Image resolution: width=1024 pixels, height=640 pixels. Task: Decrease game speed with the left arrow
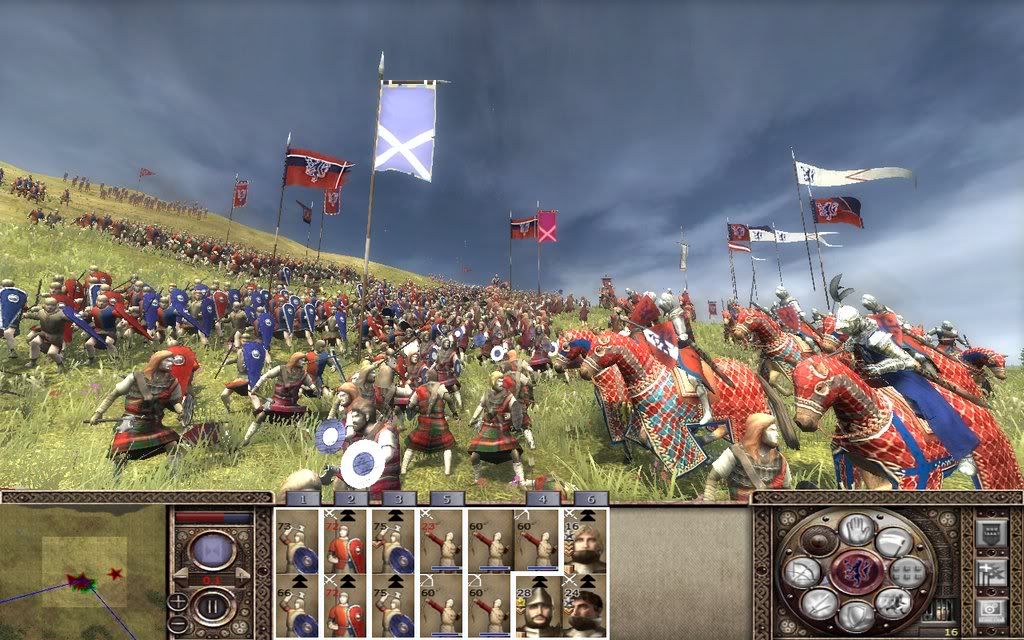tap(181, 575)
